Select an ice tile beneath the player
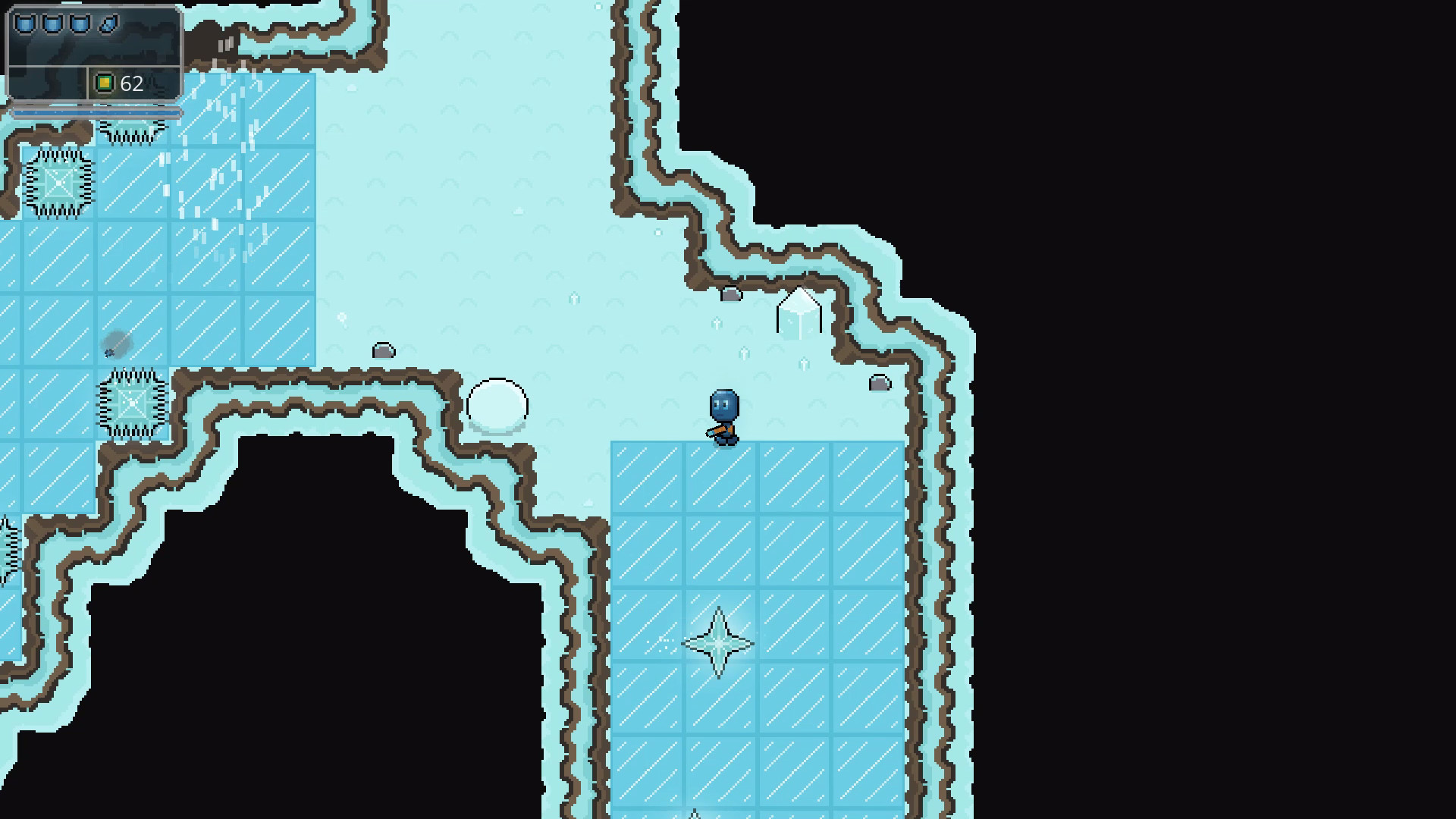Screen dimensions: 1456x819 click(720, 478)
